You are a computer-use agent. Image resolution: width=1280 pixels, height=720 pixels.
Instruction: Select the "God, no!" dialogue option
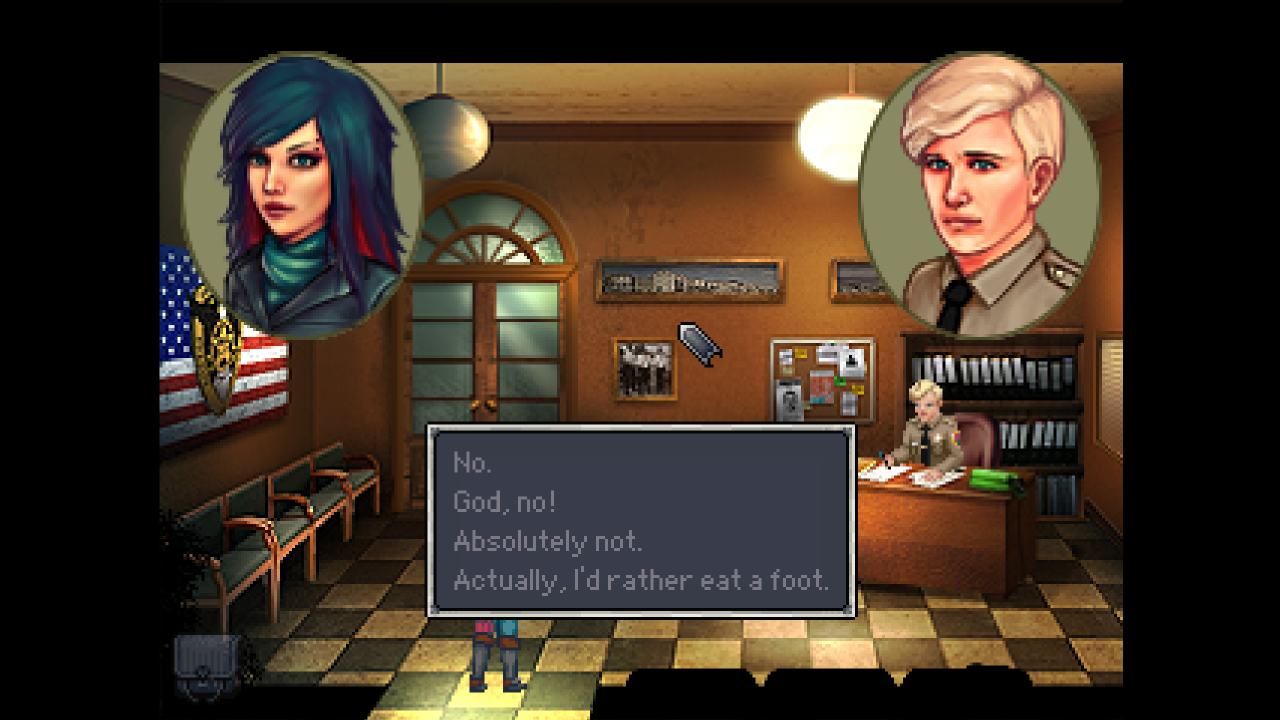pyautogui.click(x=504, y=502)
